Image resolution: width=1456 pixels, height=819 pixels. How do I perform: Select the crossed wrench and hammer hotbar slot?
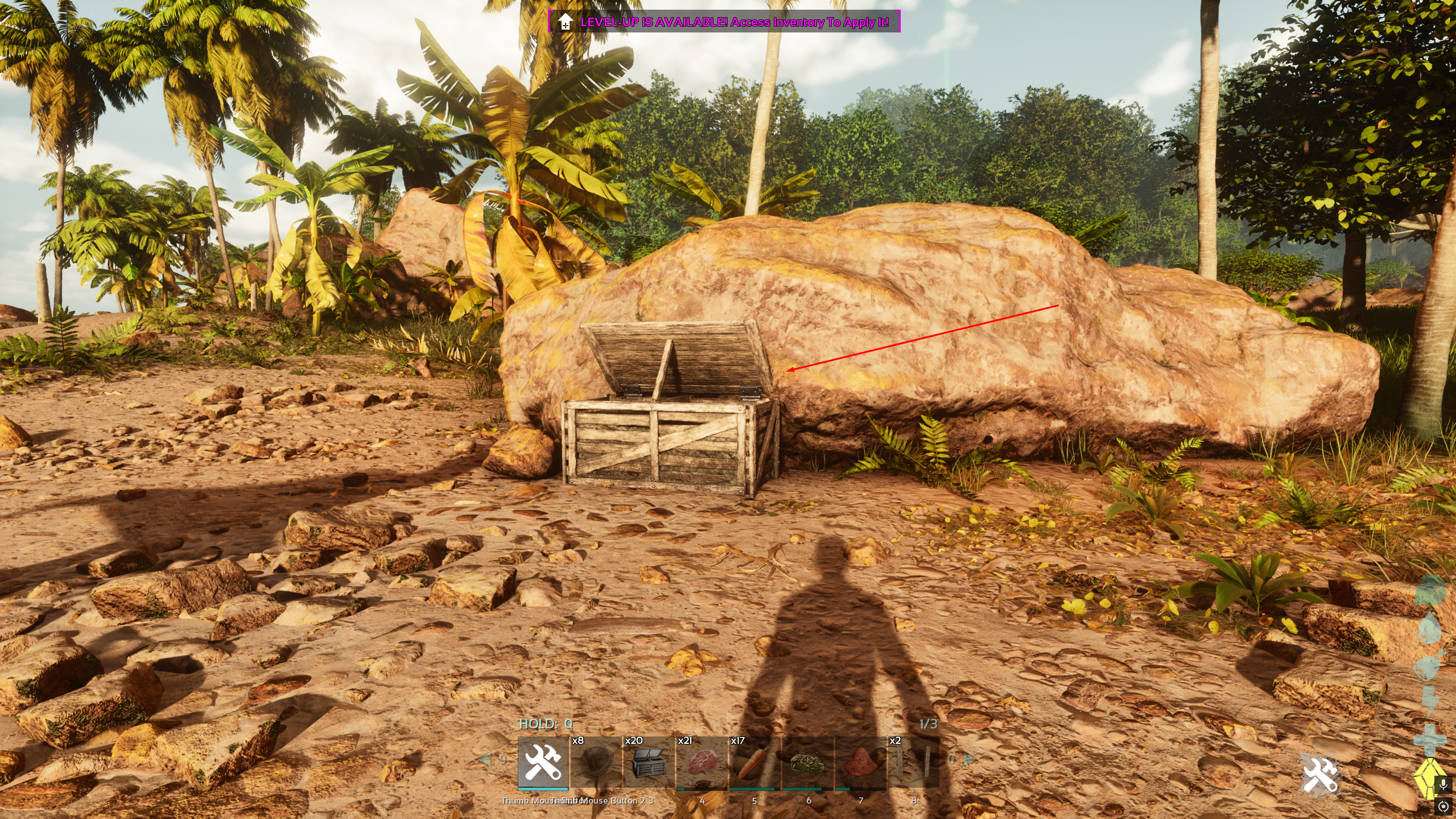pyautogui.click(x=543, y=762)
